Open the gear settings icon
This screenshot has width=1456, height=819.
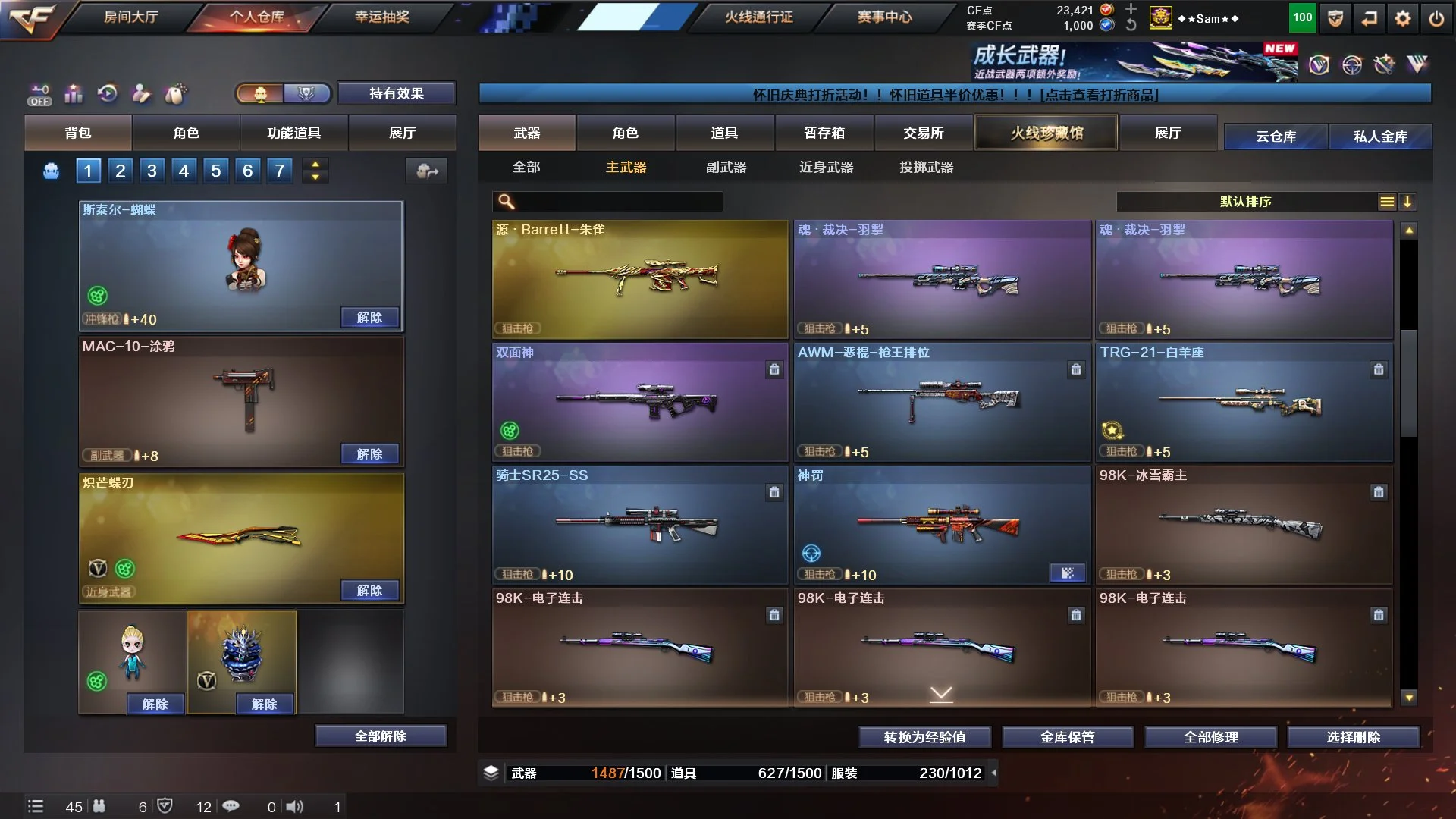[1402, 19]
